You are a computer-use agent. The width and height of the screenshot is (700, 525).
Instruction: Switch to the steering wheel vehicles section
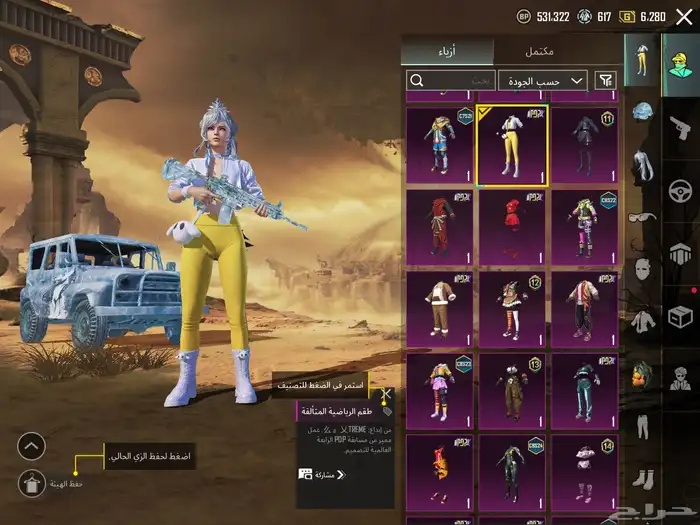(x=681, y=189)
